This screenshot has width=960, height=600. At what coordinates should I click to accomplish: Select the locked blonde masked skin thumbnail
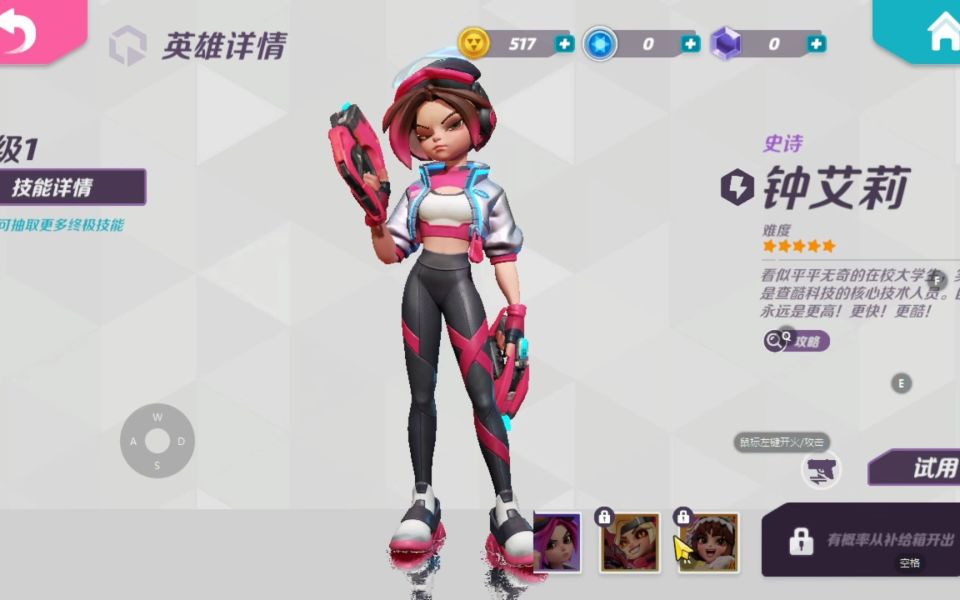click(x=630, y=543)
